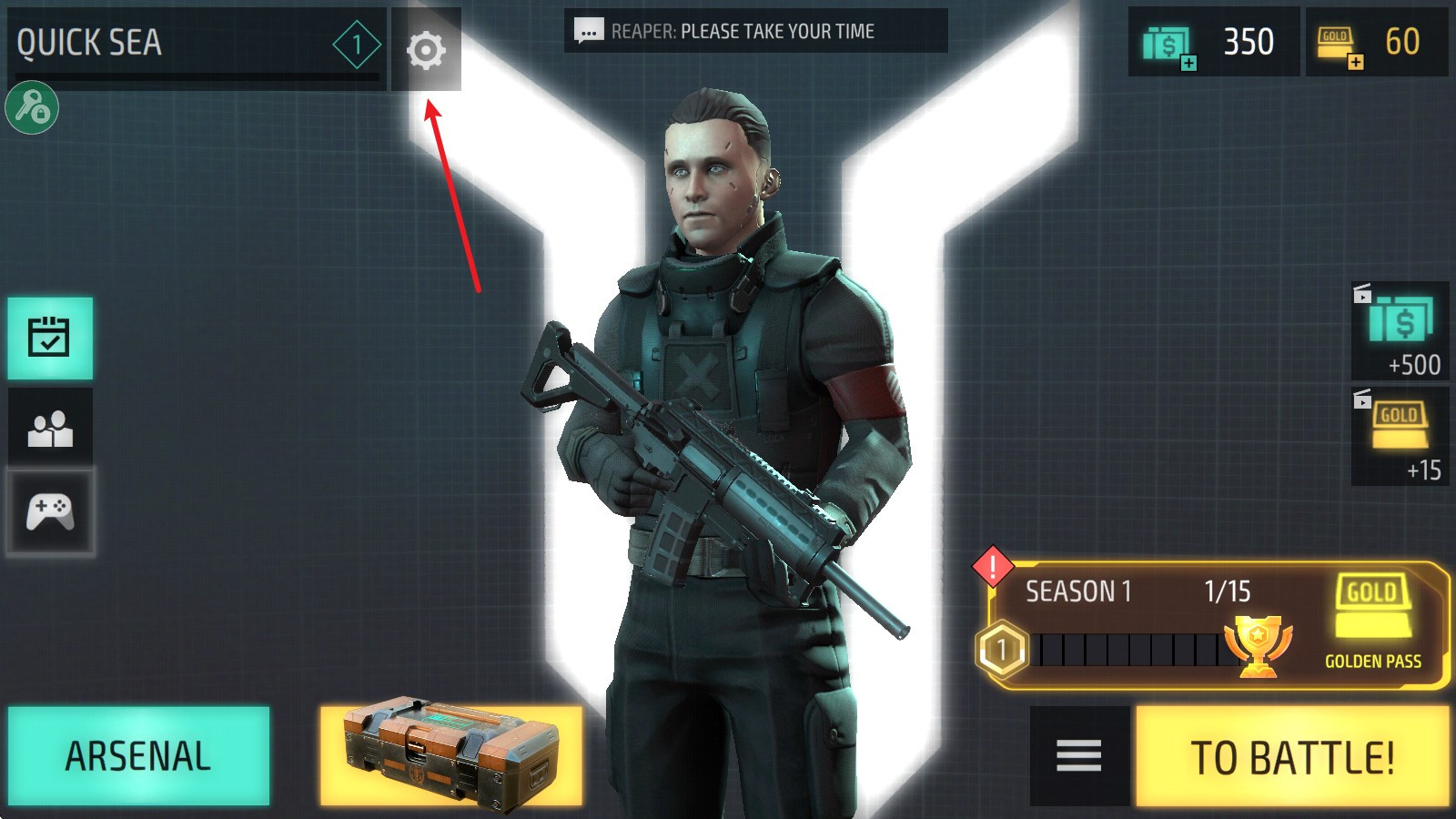The height and width of the screenshot is (819, 1456).
Task: Open the settings gear icon
Action: (426, 50)
